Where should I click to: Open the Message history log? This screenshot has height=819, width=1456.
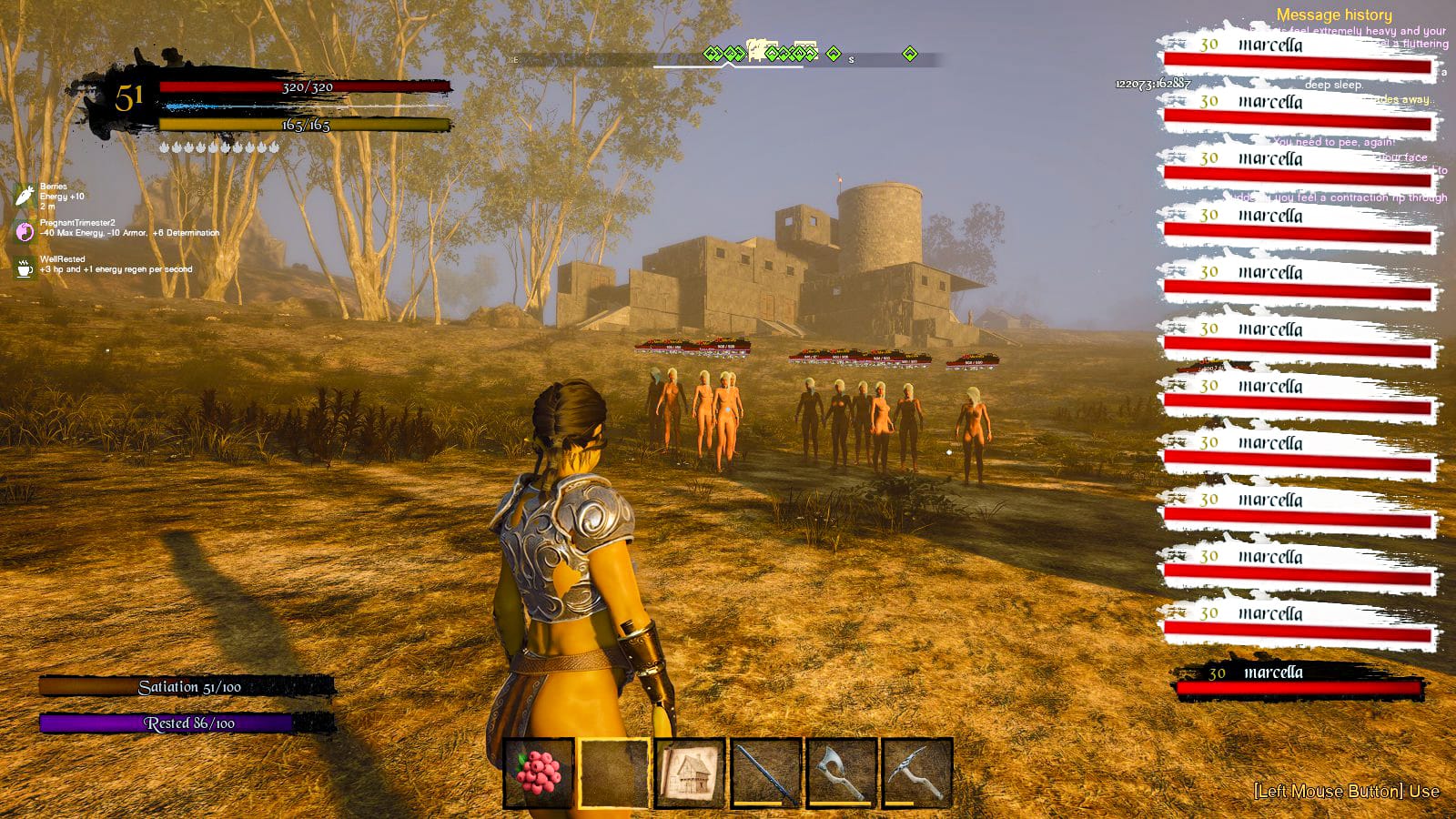[x=1333, y=15]
